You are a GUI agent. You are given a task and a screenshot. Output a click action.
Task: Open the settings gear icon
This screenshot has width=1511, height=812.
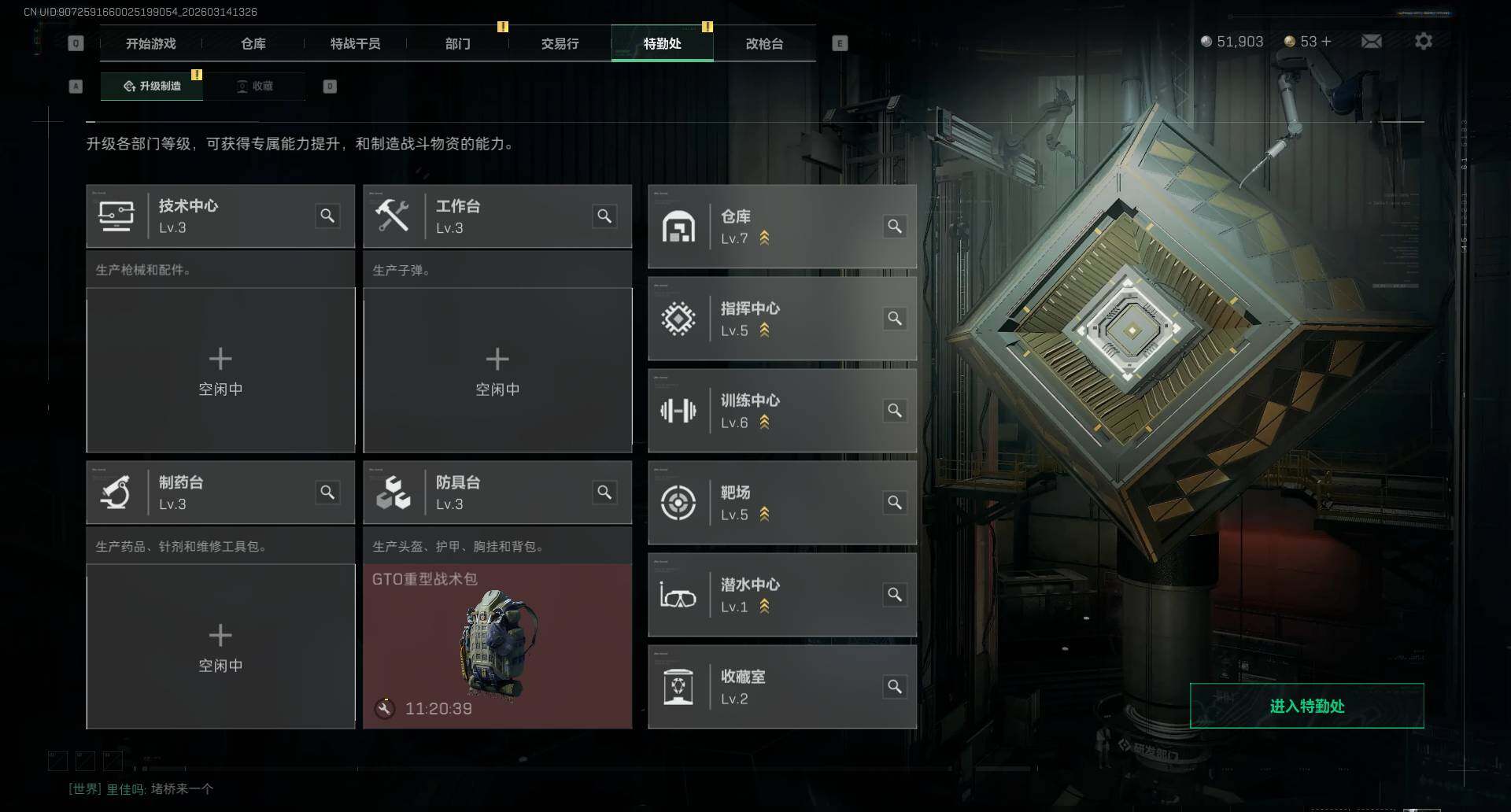[x=1423, y=42]
